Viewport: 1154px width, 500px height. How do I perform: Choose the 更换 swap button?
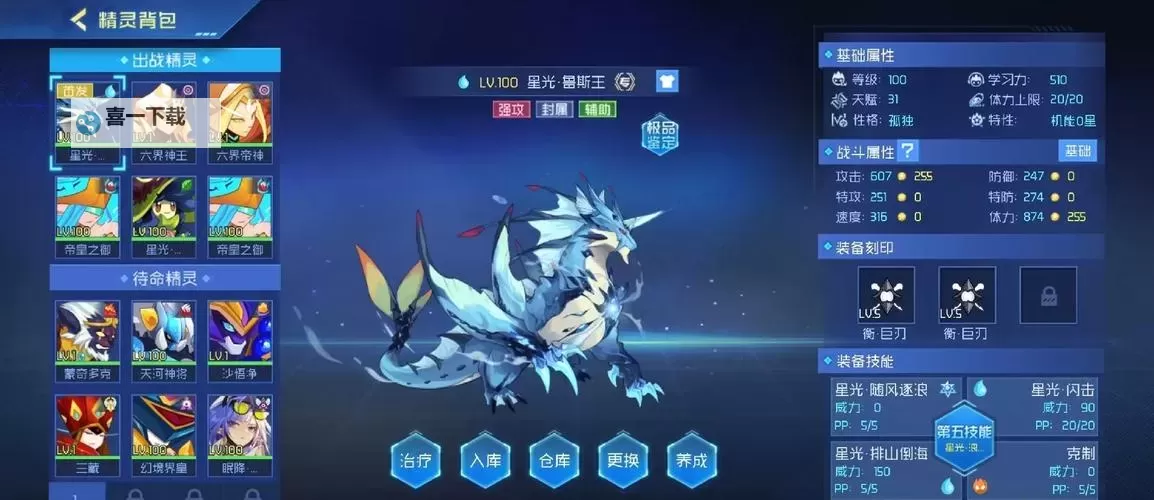(x=622, y=460)
